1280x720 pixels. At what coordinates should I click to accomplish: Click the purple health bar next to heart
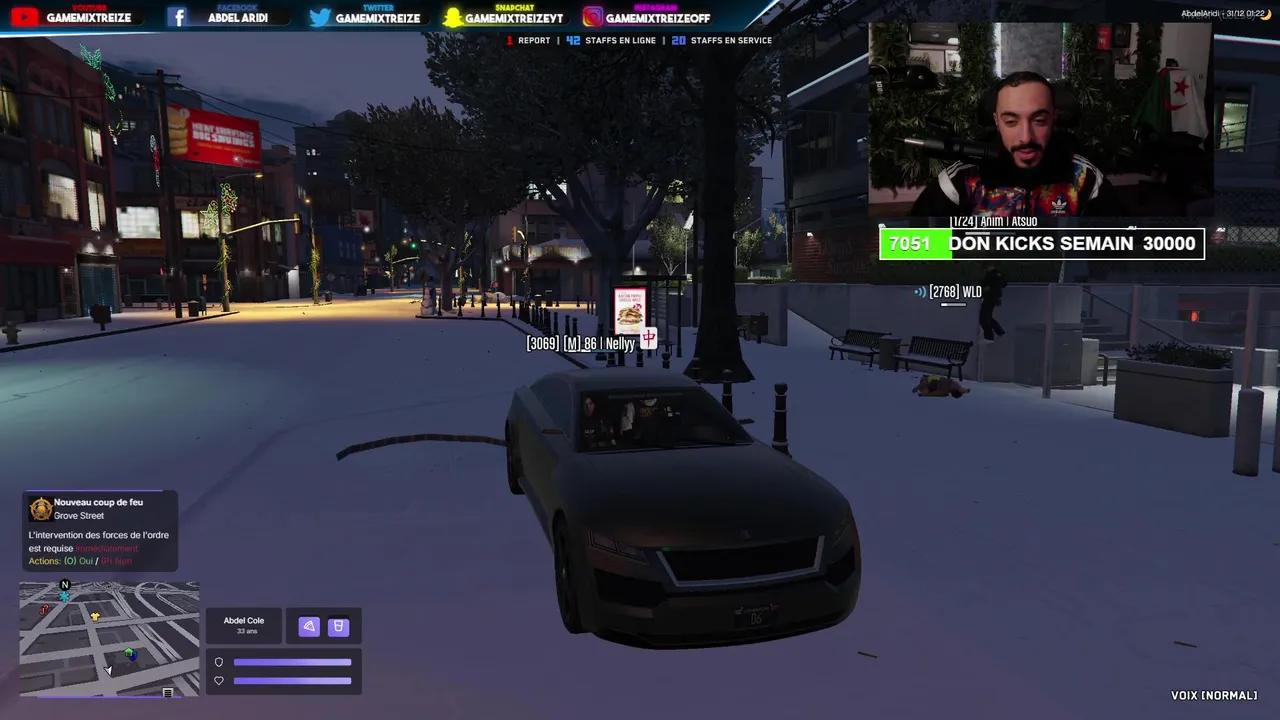point(292,681)
